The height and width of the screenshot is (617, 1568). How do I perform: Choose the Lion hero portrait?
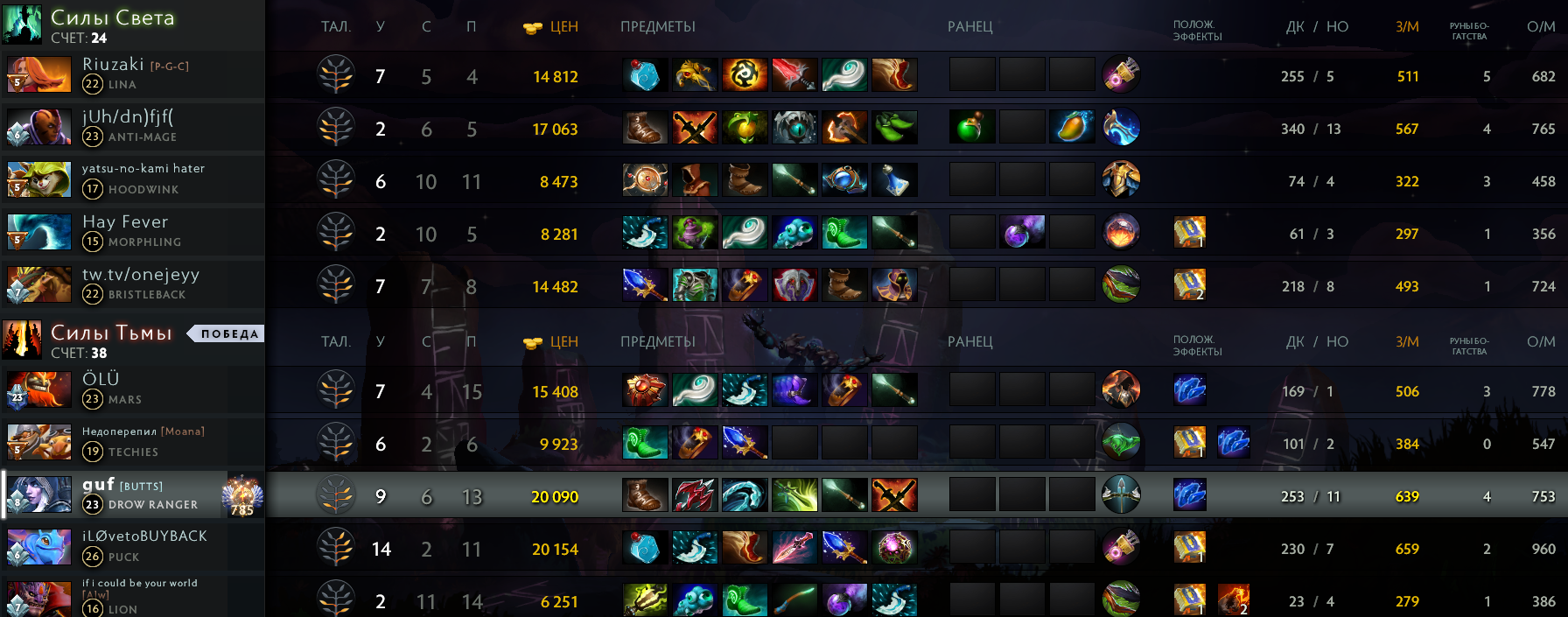point(38,599)
